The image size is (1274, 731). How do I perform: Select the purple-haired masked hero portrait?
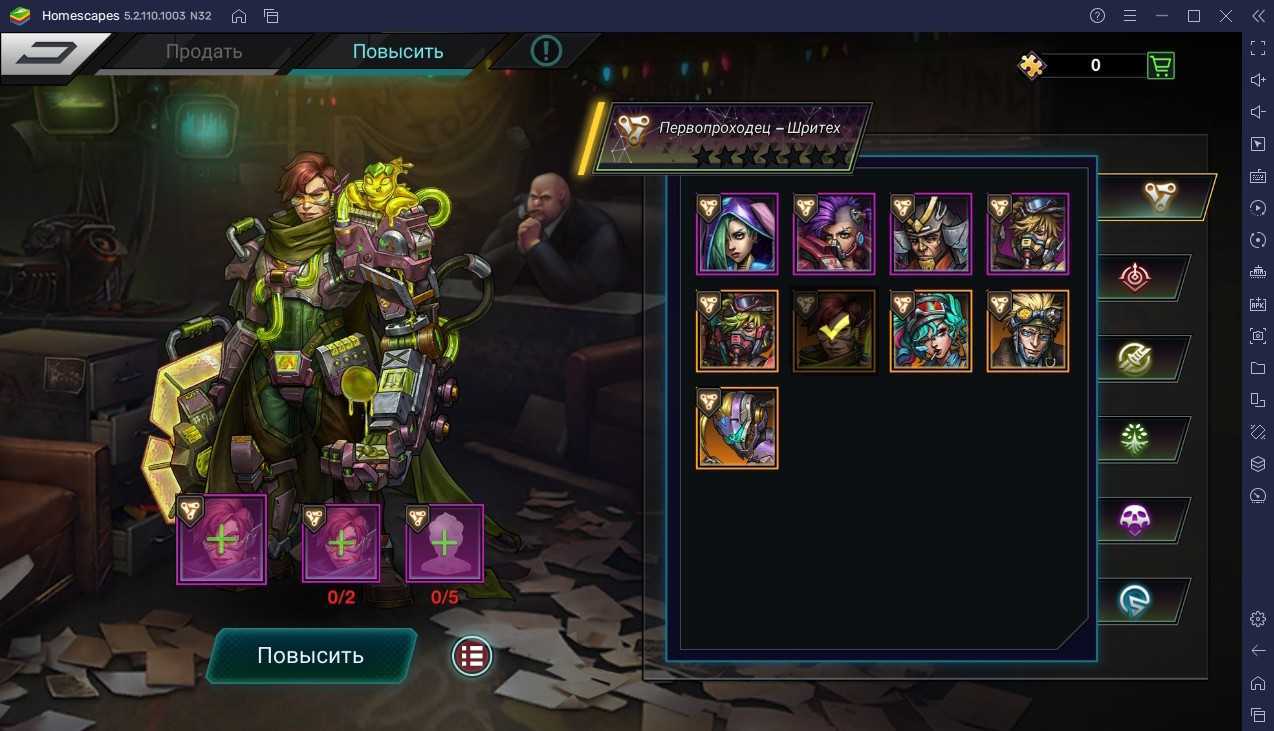coord(834,234)
